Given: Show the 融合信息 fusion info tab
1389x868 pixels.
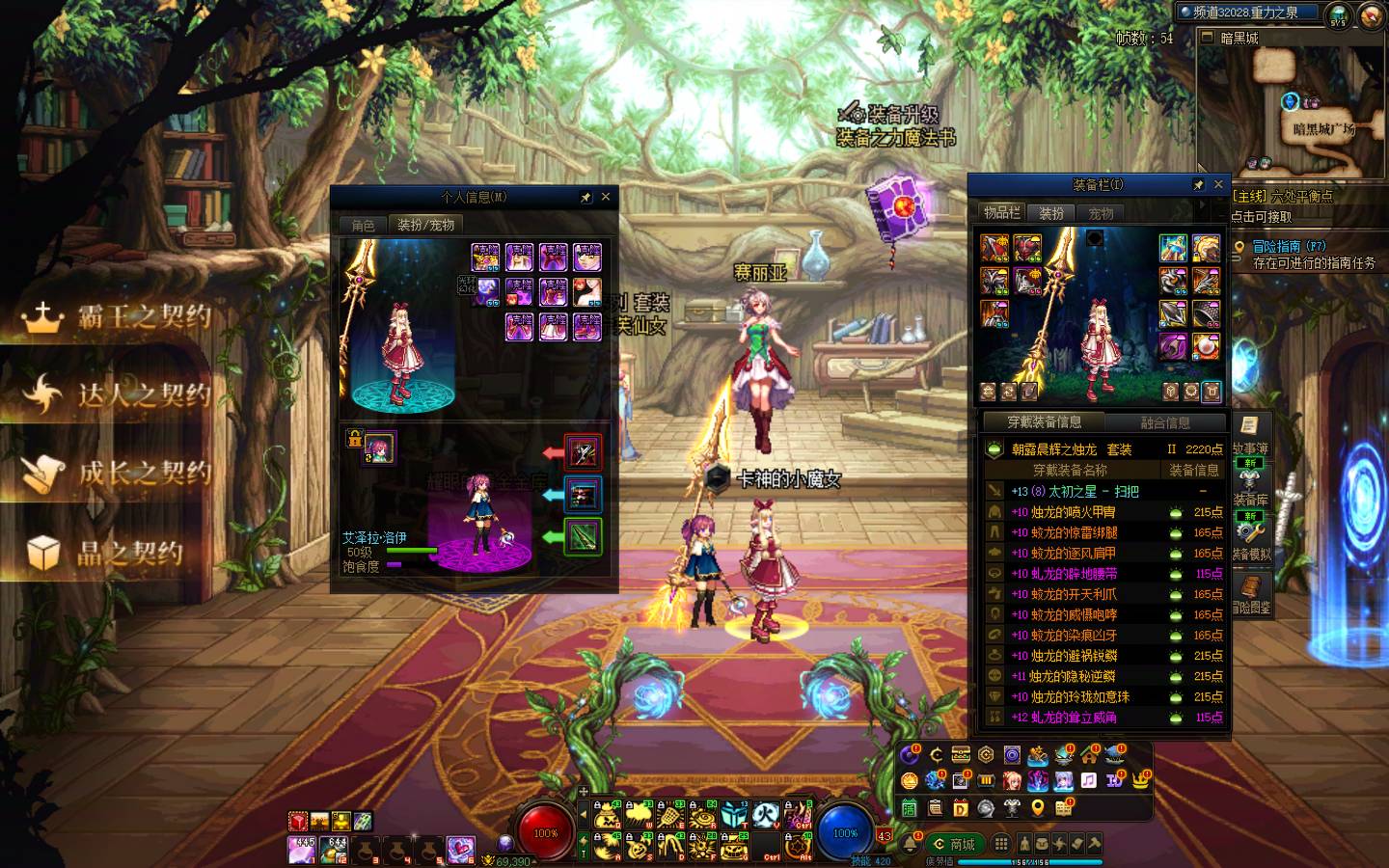Looking at the screenshot, I should point(1165,422).
